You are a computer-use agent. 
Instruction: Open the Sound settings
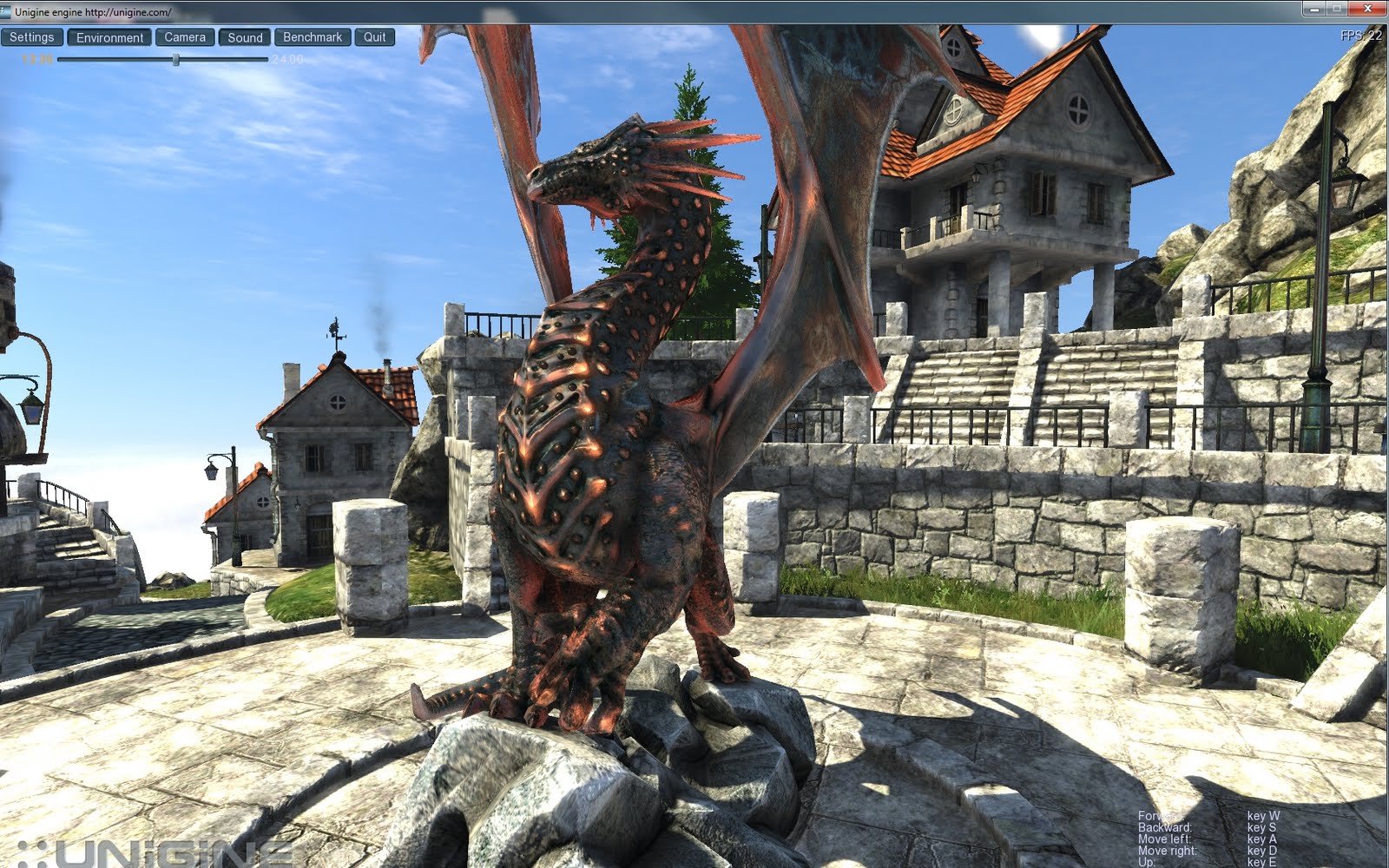point(244,37)
